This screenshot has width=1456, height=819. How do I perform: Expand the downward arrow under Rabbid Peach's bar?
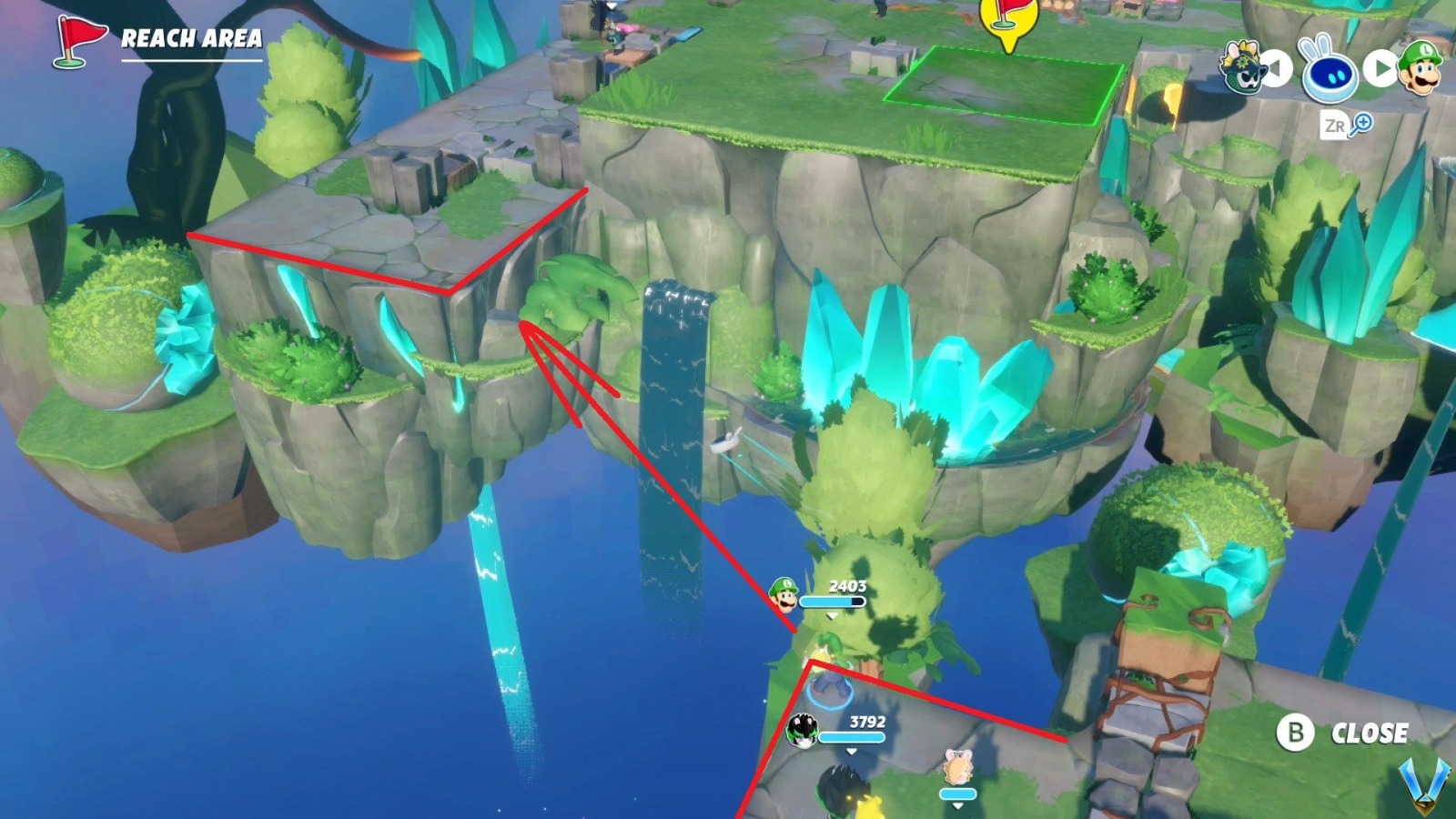click(x=957, y=804)
